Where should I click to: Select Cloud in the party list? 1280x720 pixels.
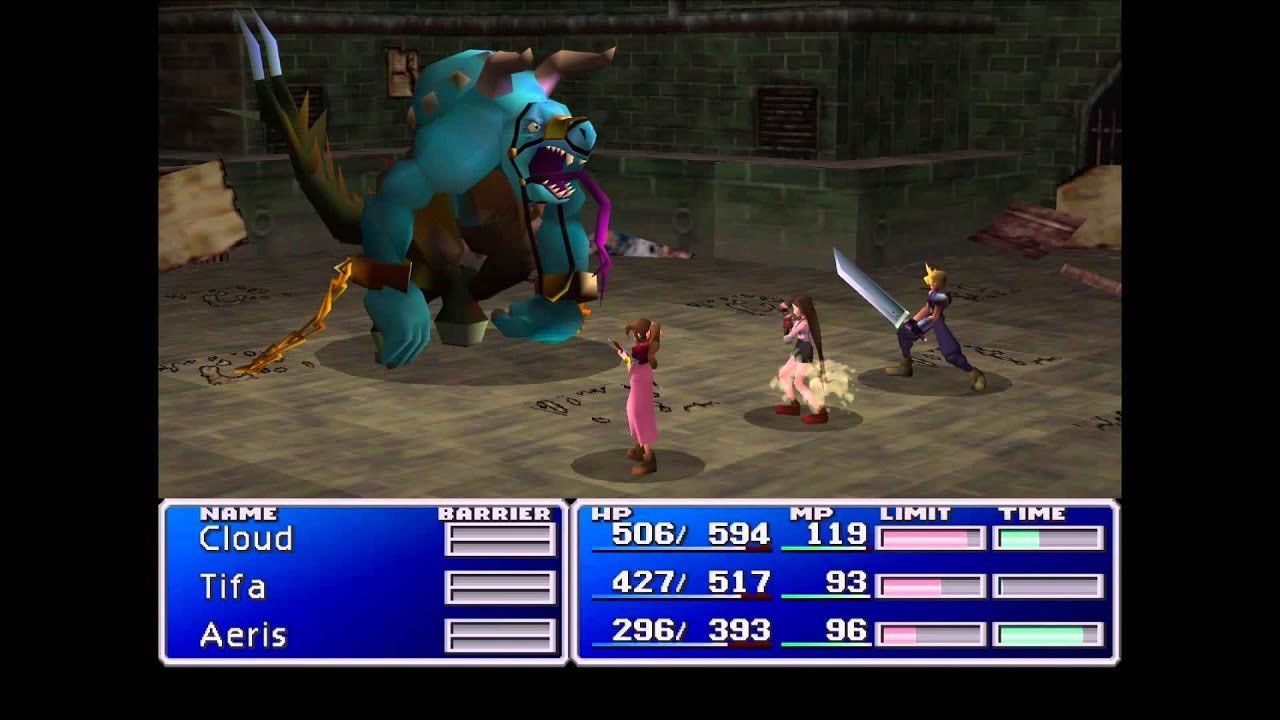246,539
